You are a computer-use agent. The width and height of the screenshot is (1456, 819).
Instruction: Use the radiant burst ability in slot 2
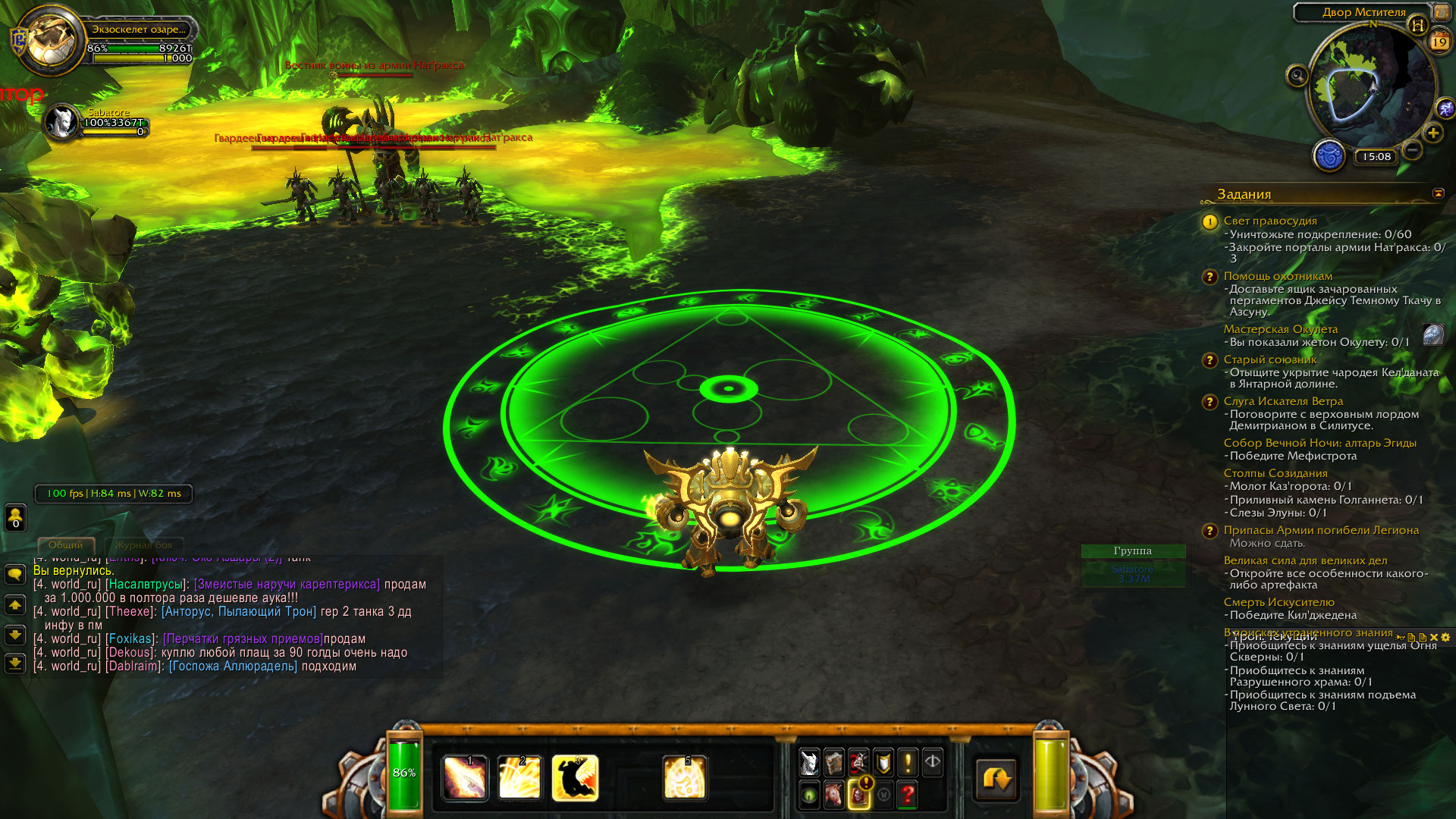(x=519, y=778)
